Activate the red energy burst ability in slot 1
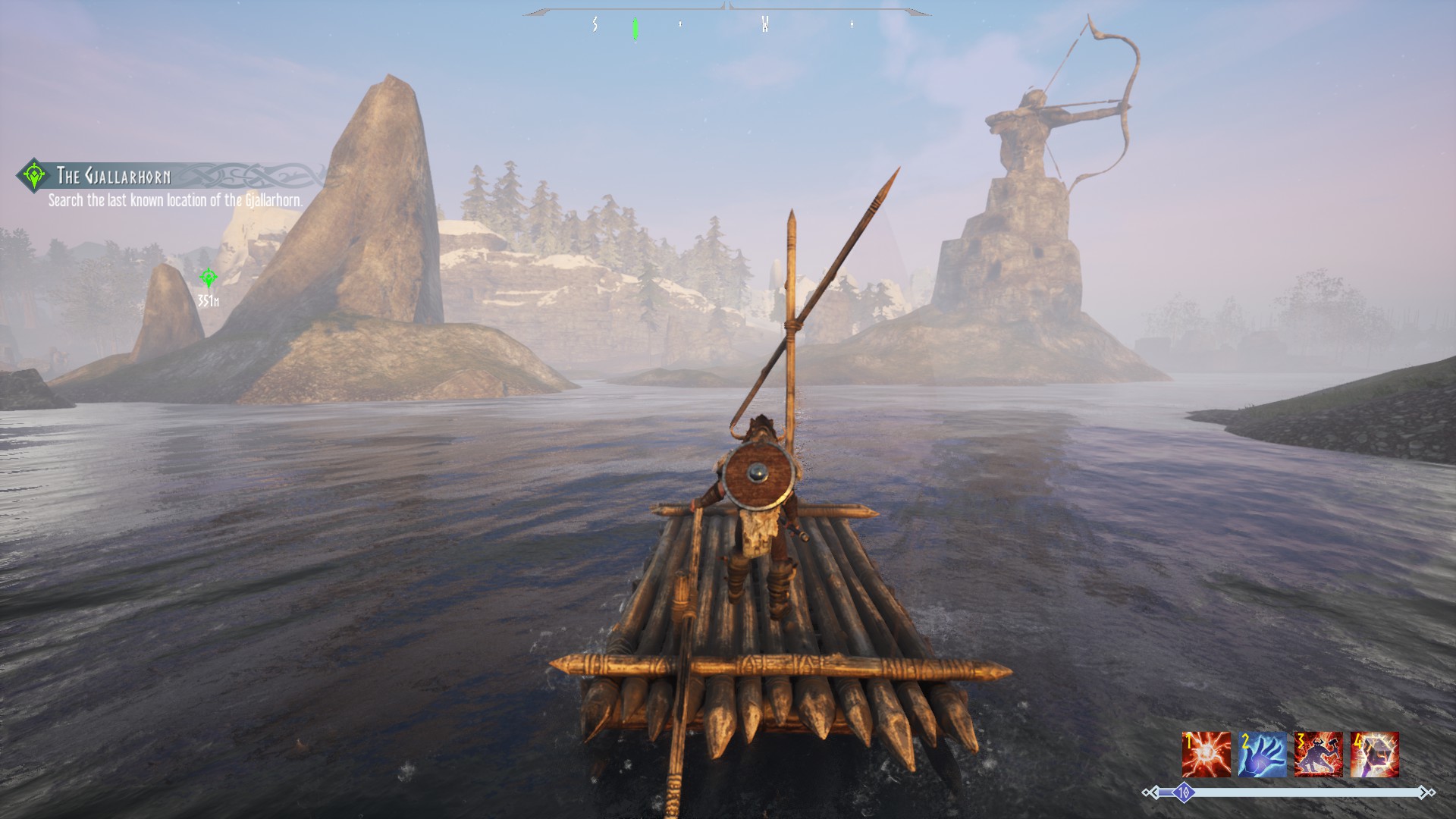1456x819 pixels. pyautogui.click(x=1206, y=754)
